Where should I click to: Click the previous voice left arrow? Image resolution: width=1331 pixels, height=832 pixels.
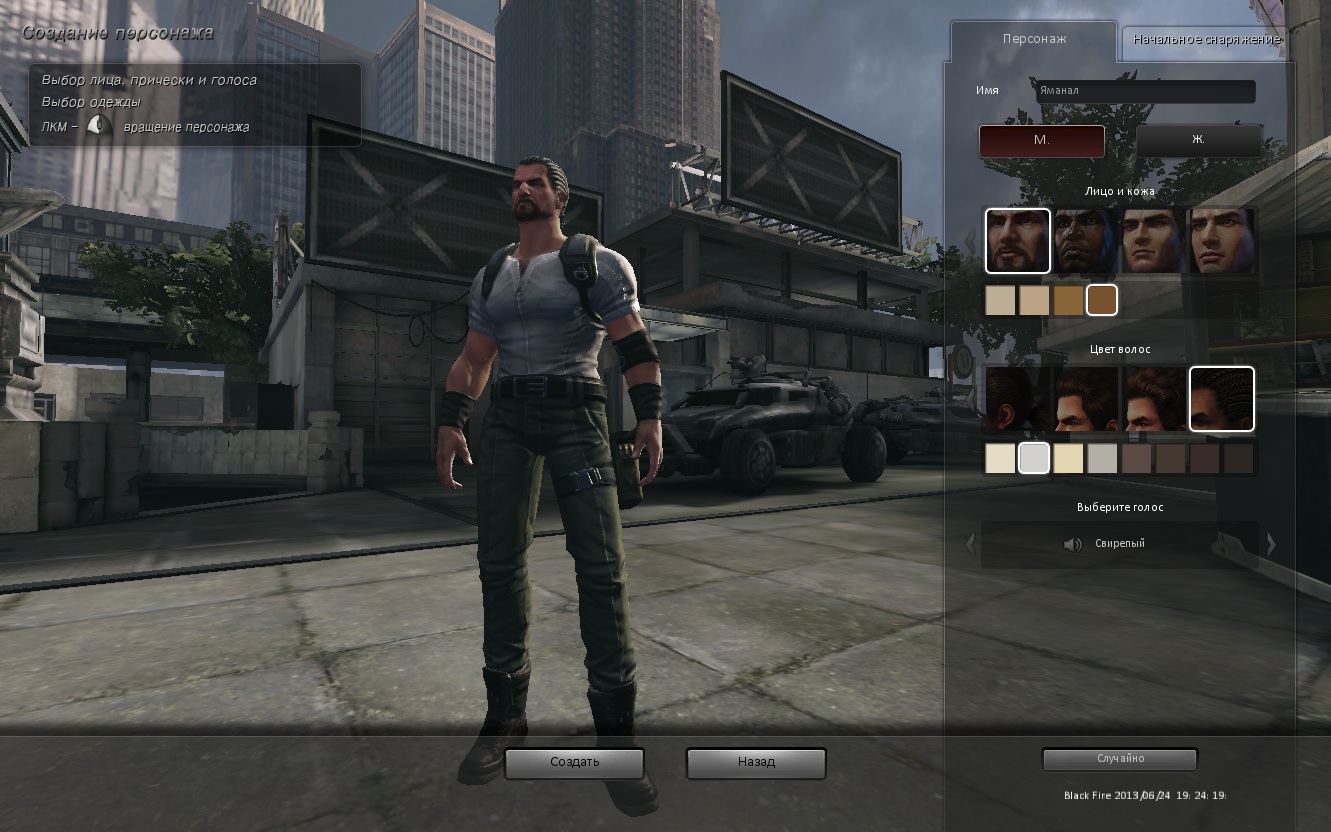point(969,544)
